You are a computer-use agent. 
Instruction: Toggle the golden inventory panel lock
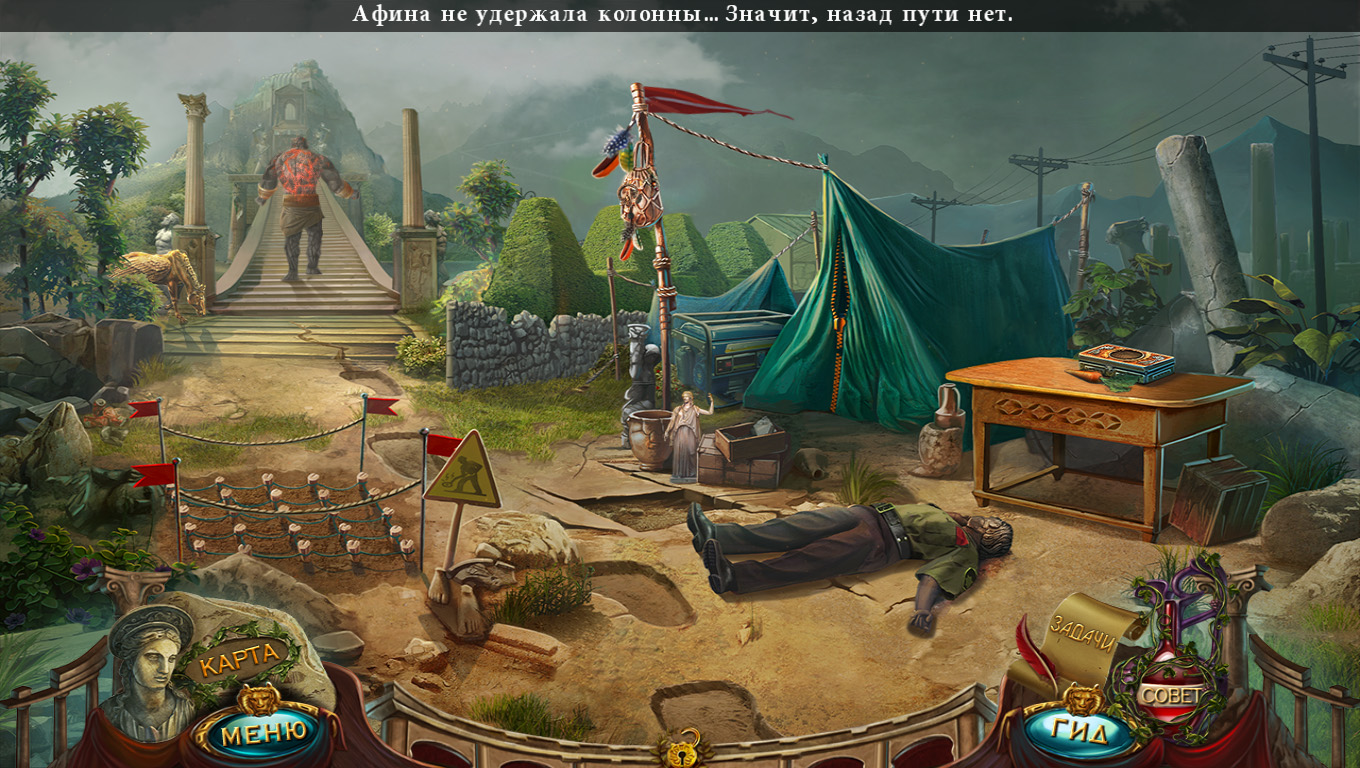pos(680,748)
